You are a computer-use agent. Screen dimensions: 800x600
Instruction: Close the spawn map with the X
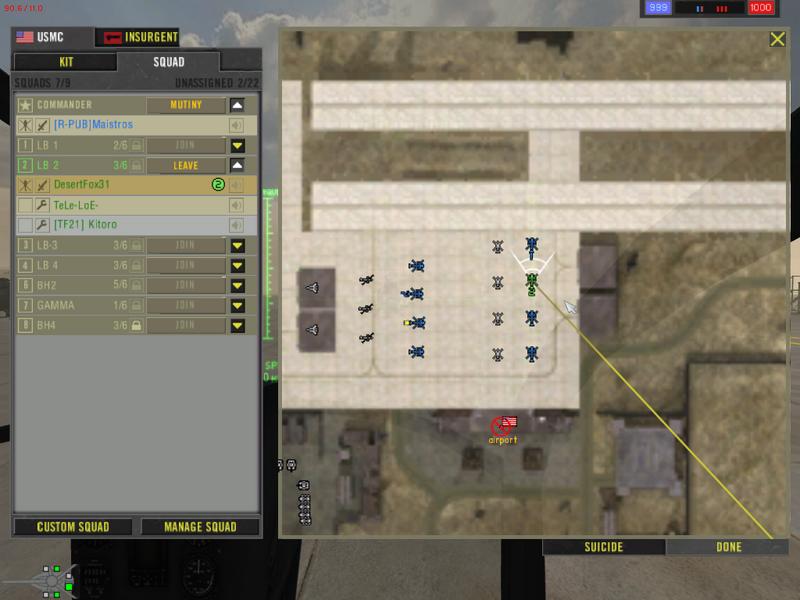[777, 39]
